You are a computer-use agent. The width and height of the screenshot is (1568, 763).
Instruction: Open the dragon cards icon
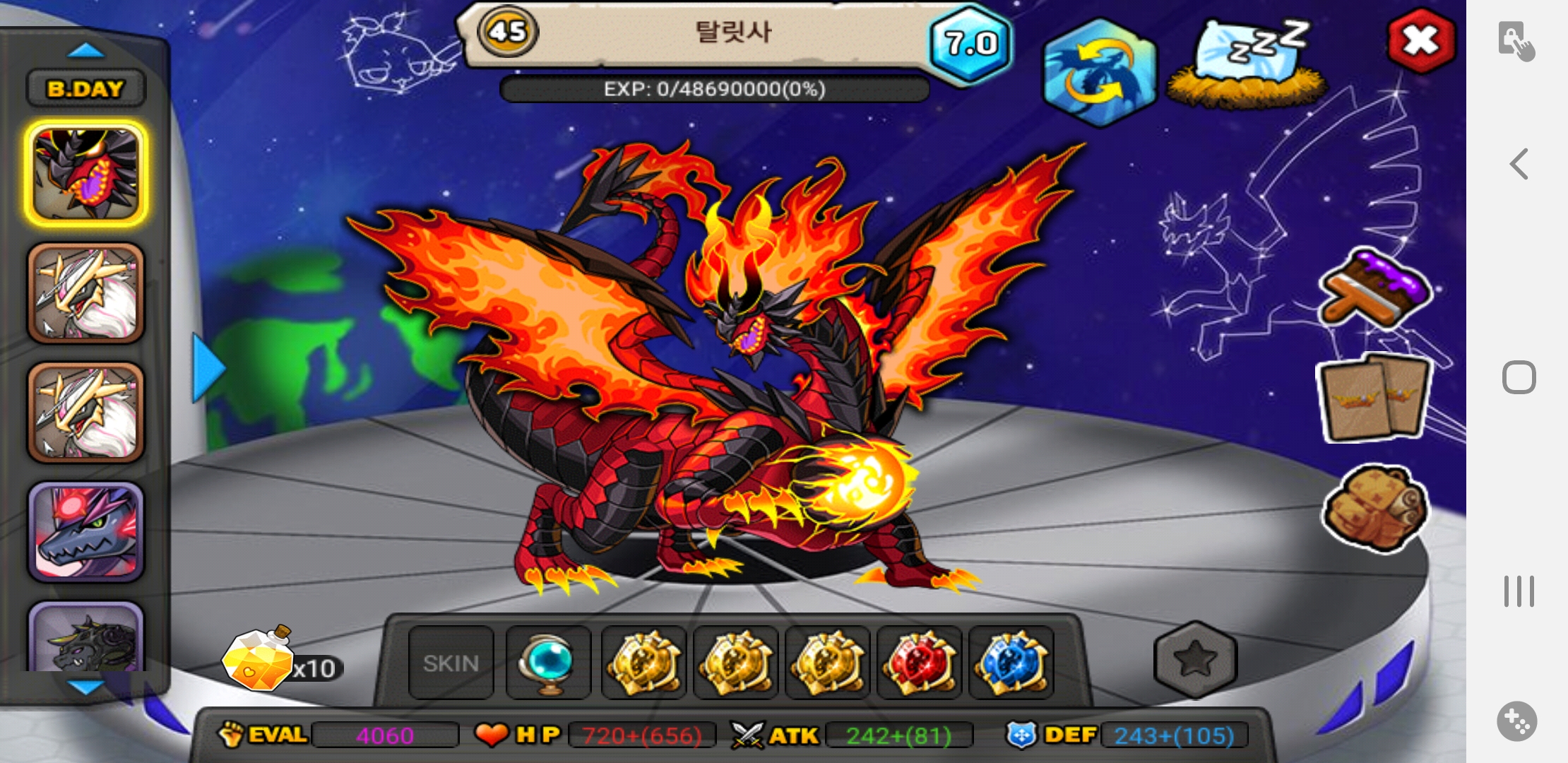pyautogui.click(x=1374, y=398)
